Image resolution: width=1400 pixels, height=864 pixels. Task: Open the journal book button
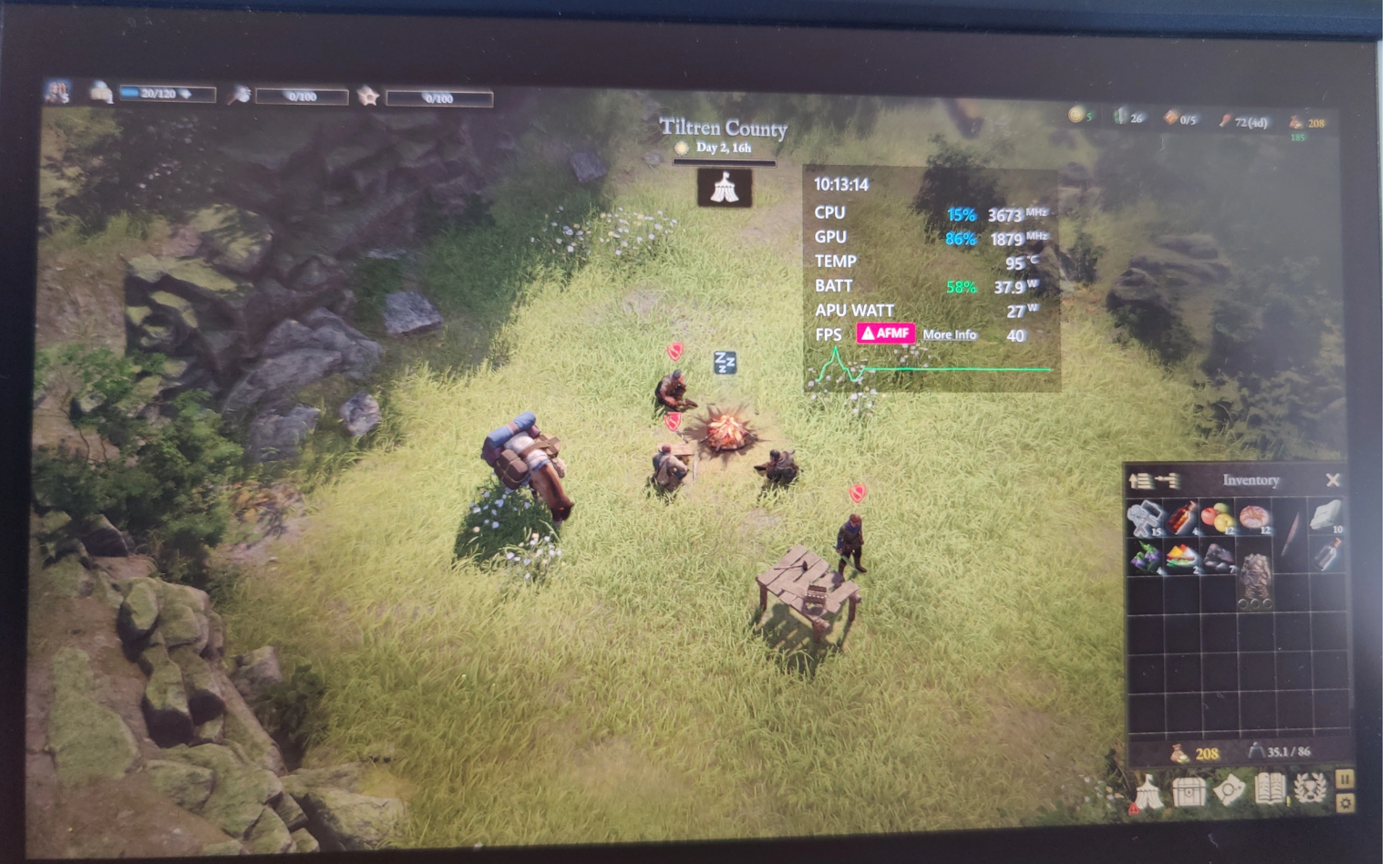click(1270, 789)
